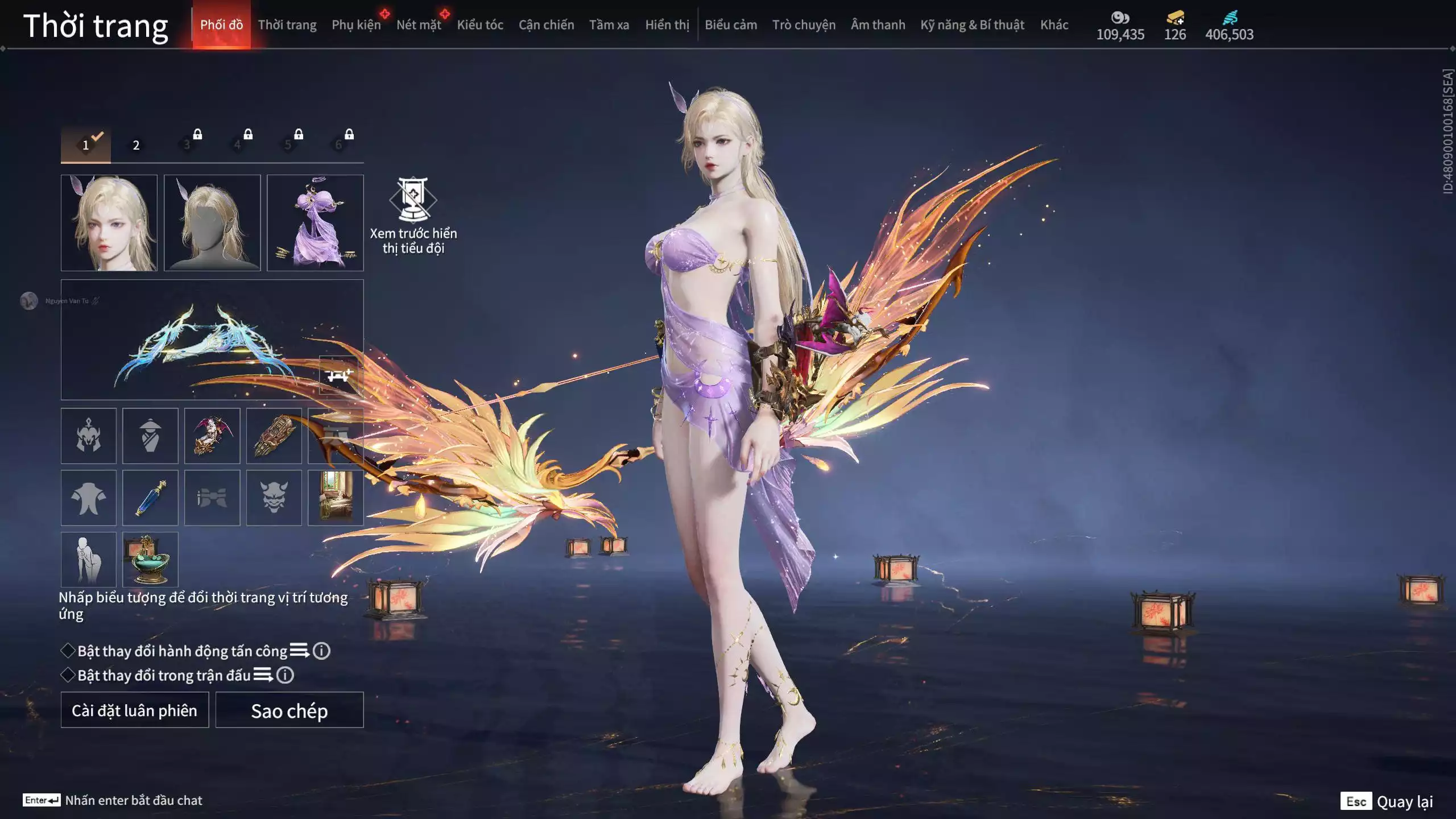Image resolution: width=1456 pixels, height=819 pixels.
Task: Switch to the Biểu cảm tab
Action: coord(731,25)
